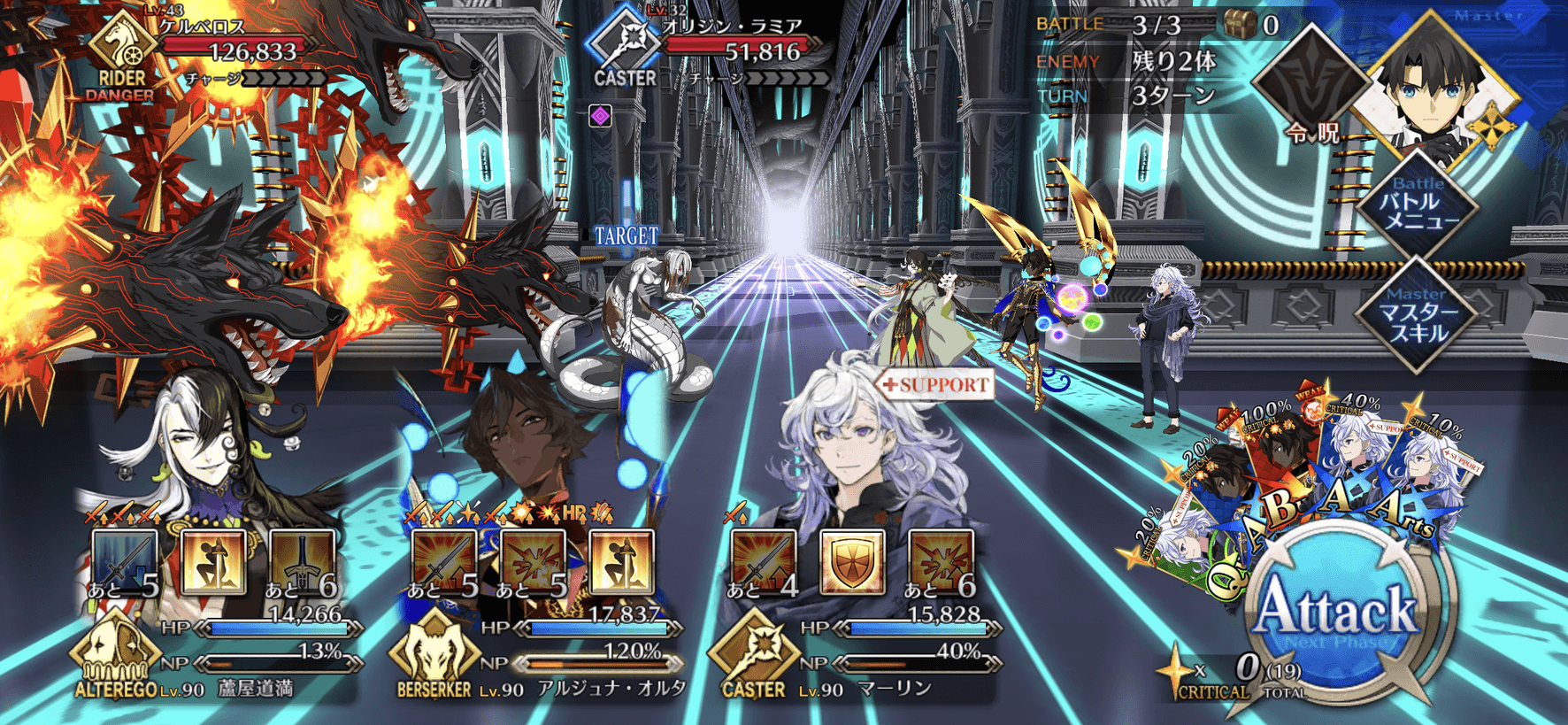Activate アルジュナ・オルタ's ready third skill
Viewport: 1568px width, 725px height.
pyautogui.click(x=622, y=563)
